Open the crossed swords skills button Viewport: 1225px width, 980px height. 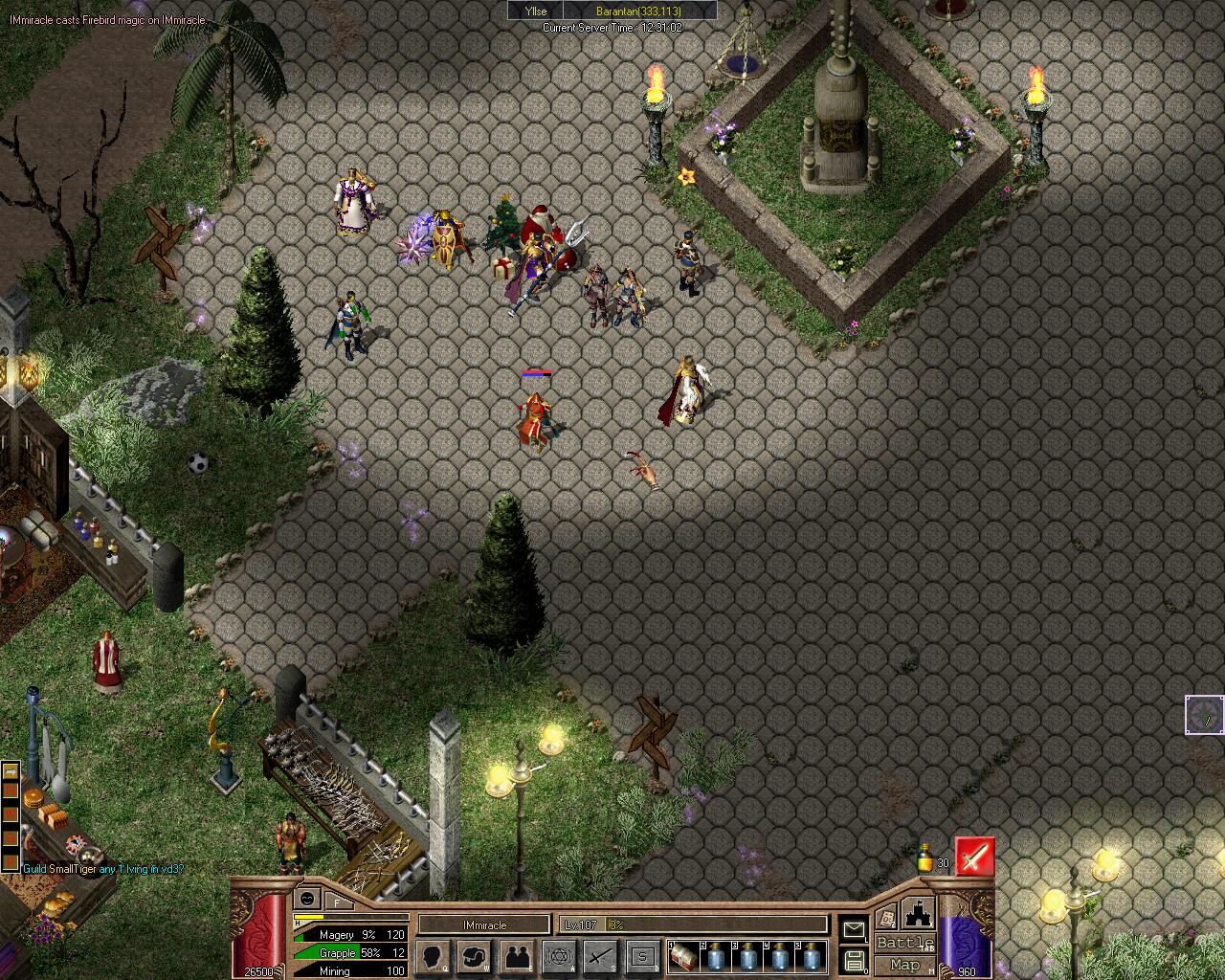[600, 955]
